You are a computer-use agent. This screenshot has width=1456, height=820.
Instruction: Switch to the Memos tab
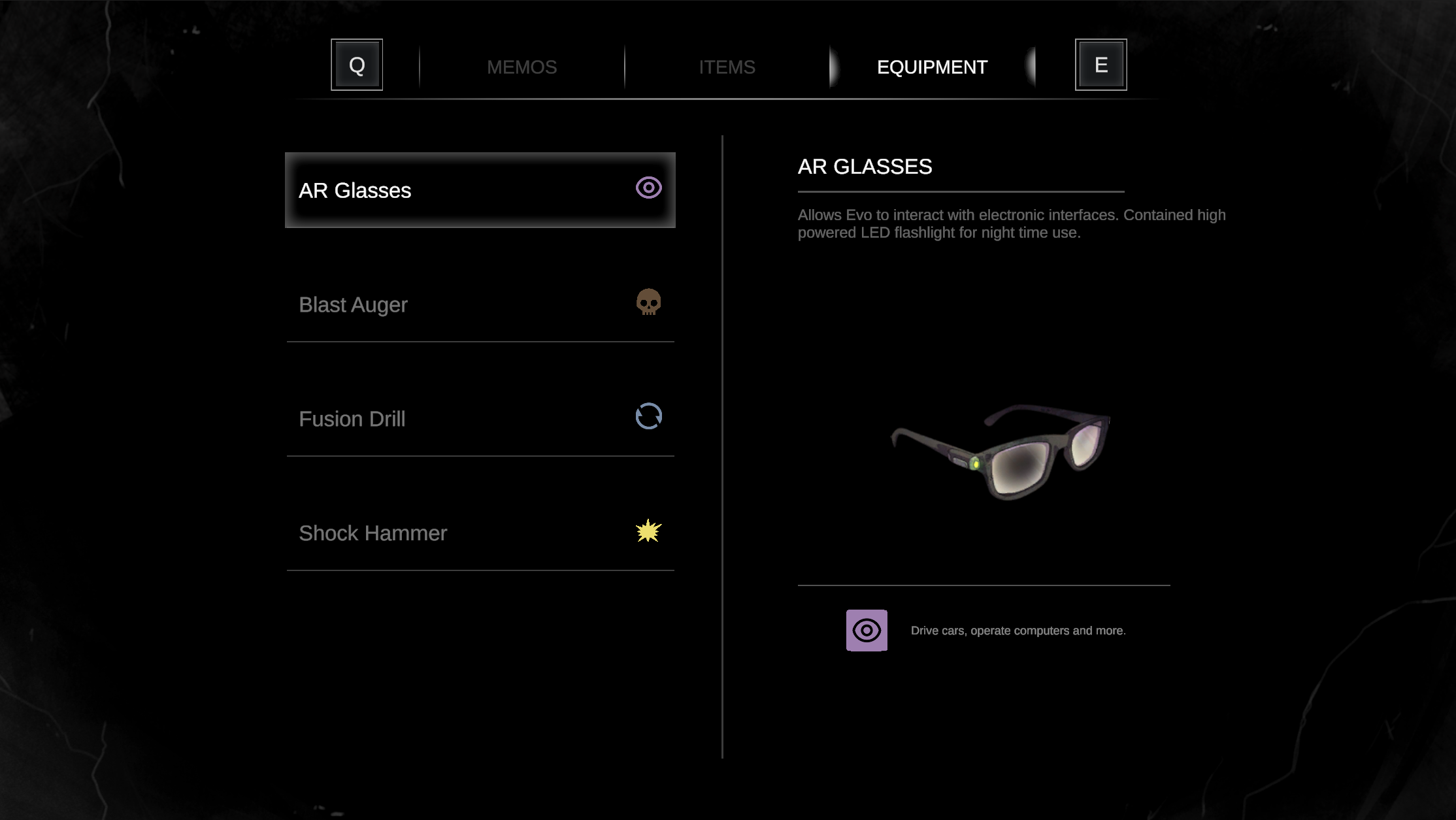point(521,67)
